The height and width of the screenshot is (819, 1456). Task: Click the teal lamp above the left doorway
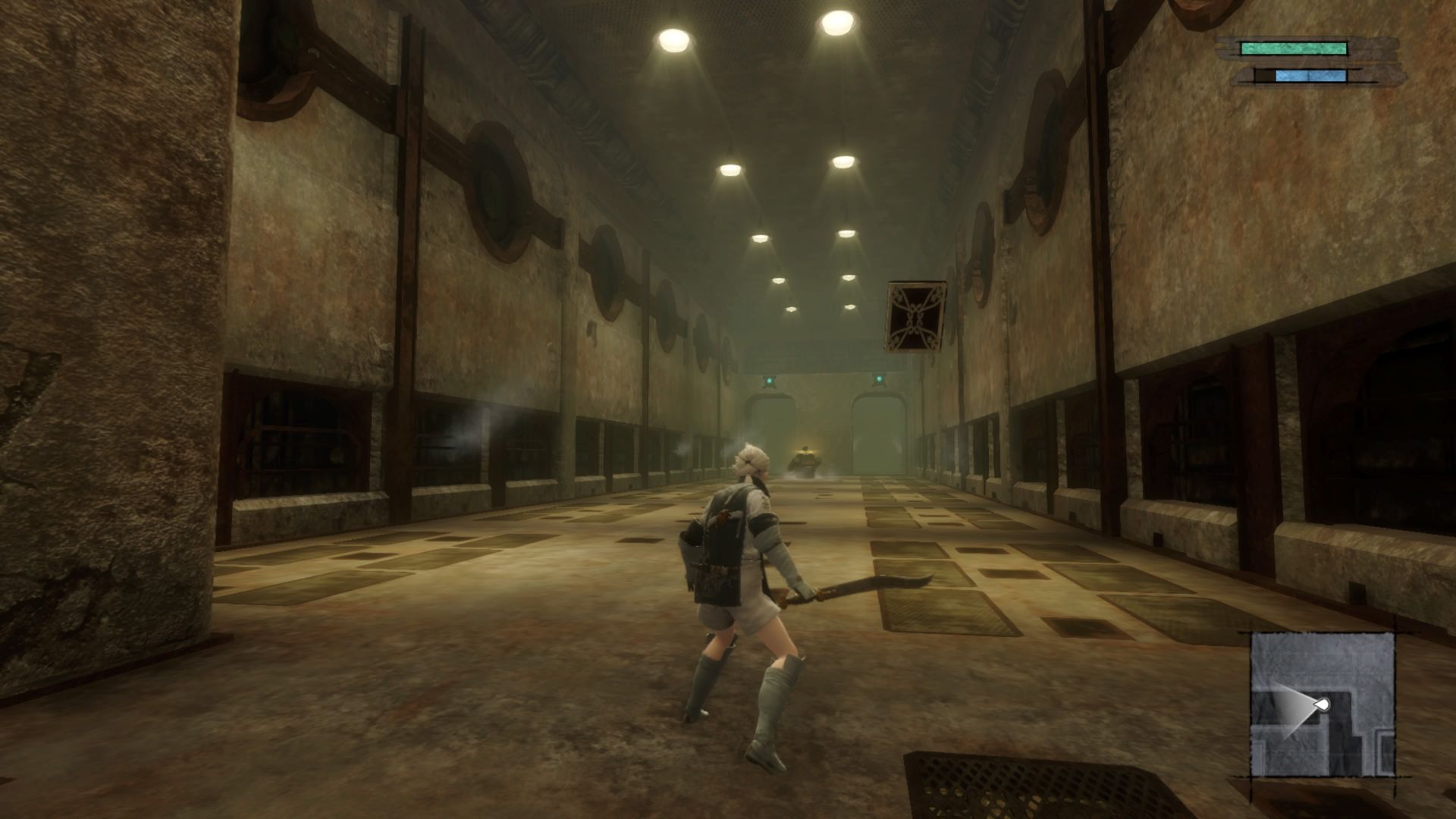coord(770,380)
